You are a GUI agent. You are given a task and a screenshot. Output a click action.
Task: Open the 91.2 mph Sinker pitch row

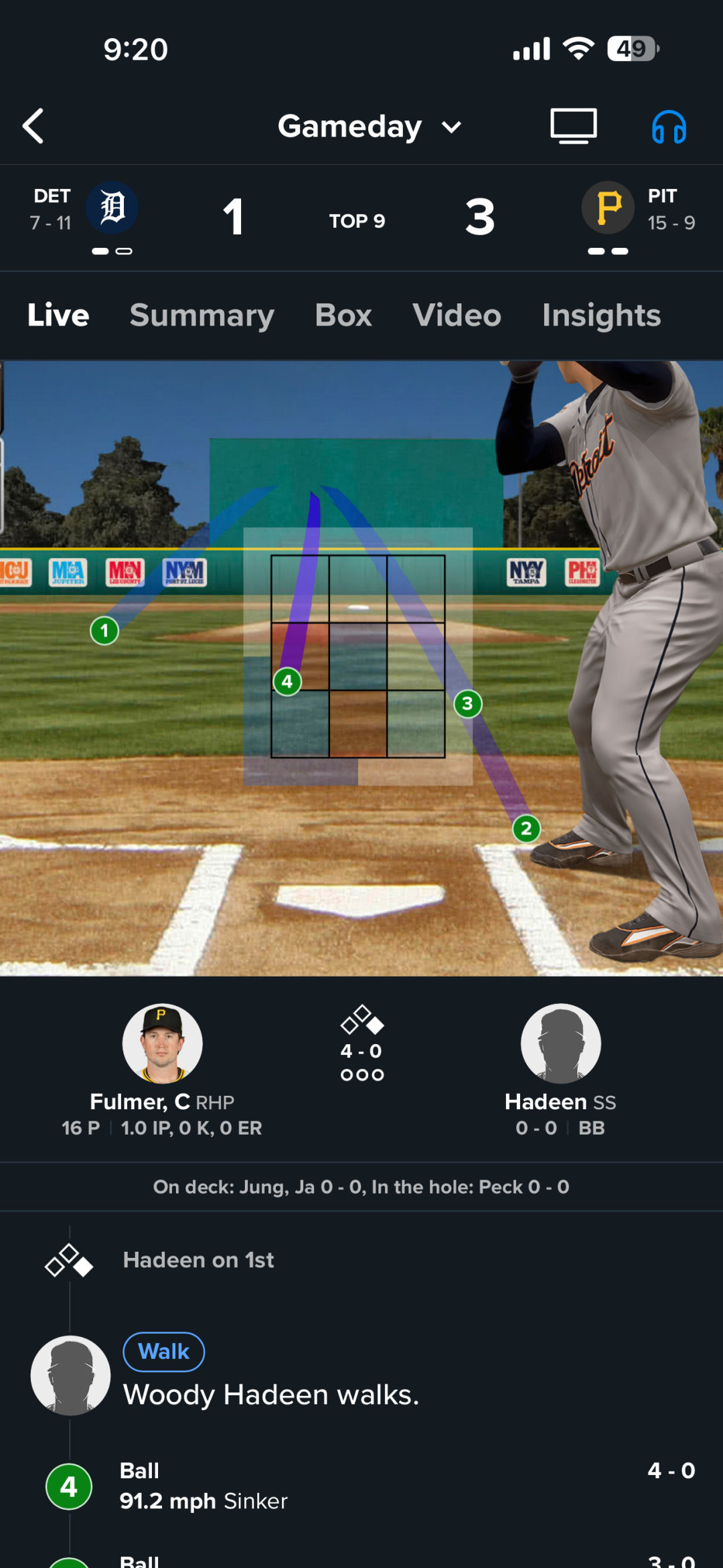(361, 1486)
